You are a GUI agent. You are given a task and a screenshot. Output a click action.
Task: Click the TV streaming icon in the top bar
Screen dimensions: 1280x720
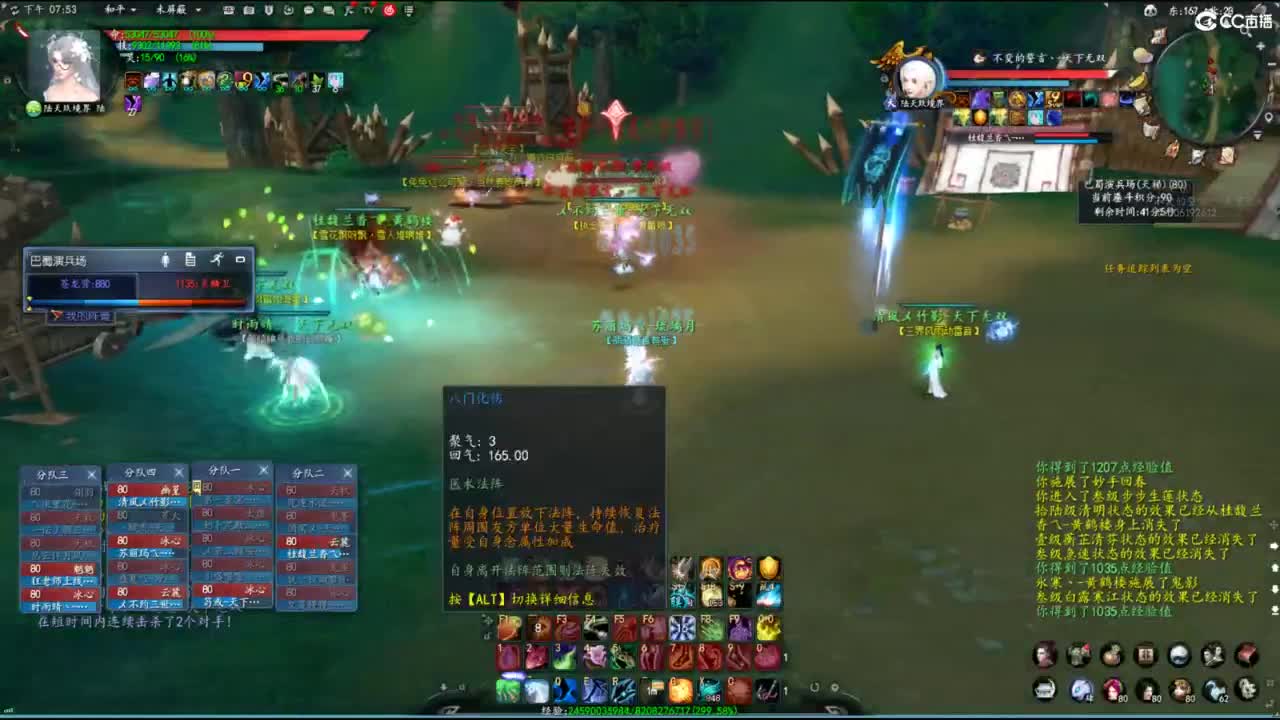coord(367,10)
